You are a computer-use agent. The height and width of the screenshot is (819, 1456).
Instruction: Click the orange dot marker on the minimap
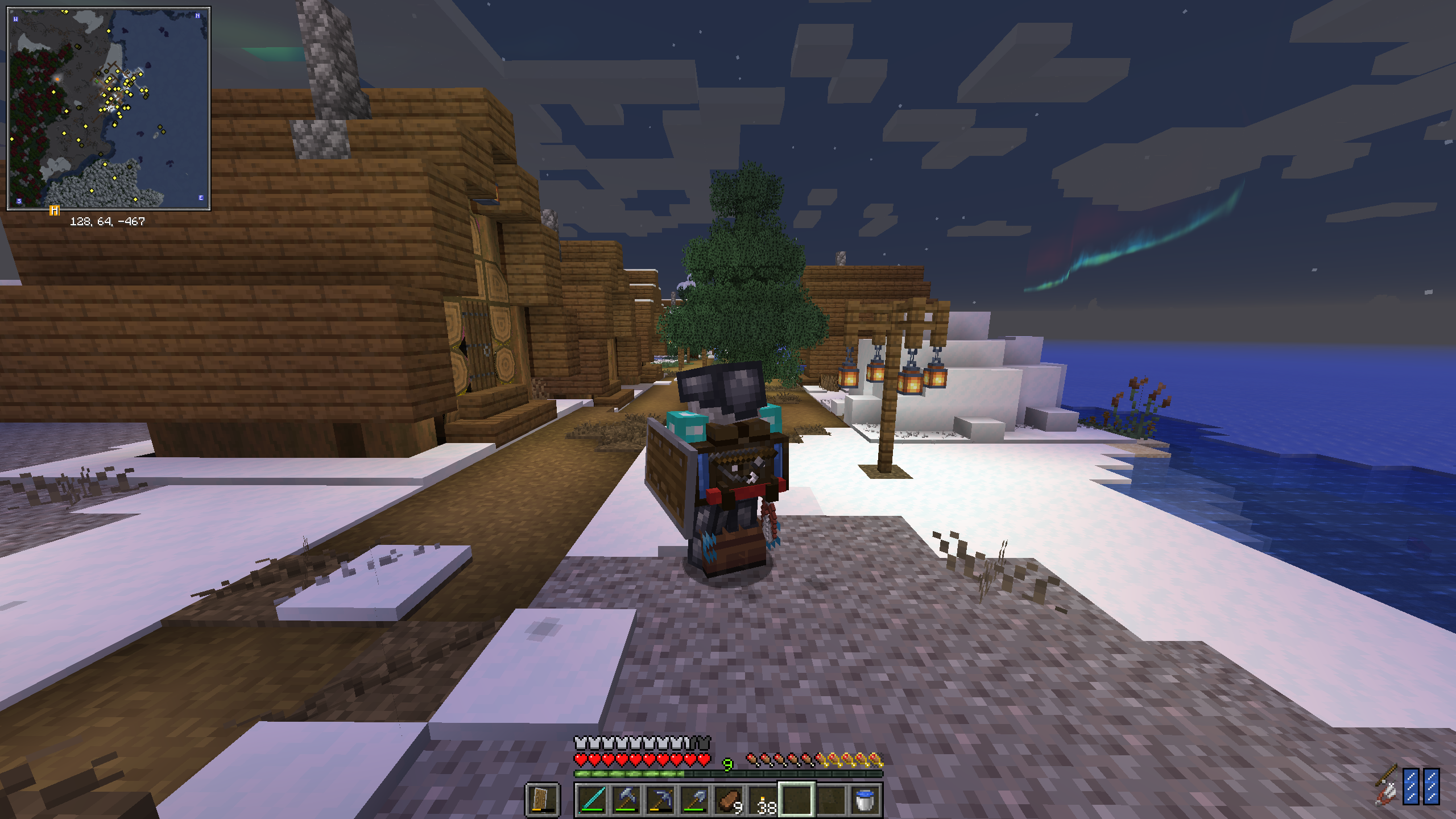point(57,79)
